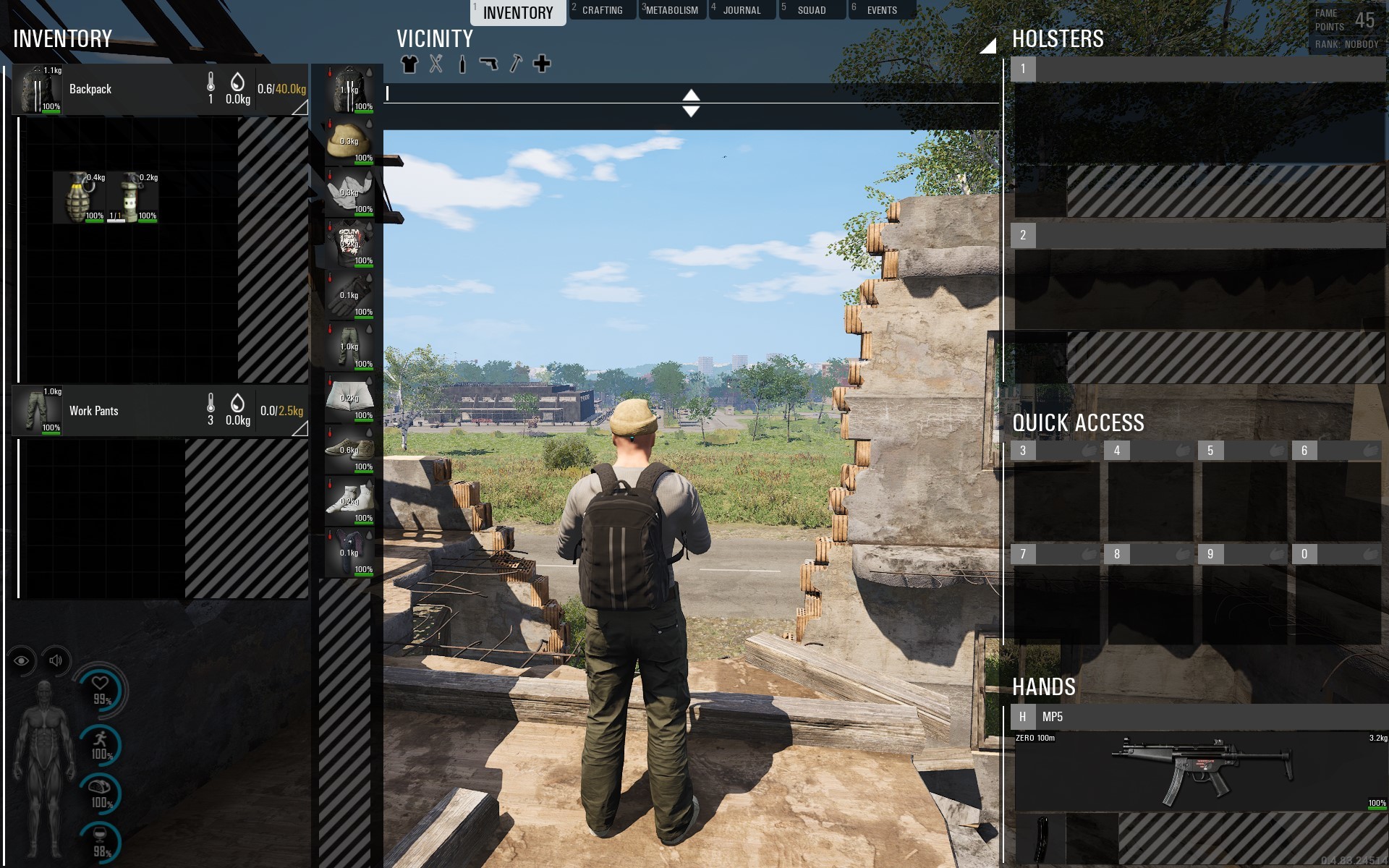This screenshot has width=1389, height=868.
Task: Switch to the Crafting tab
Action: [602, 10]
